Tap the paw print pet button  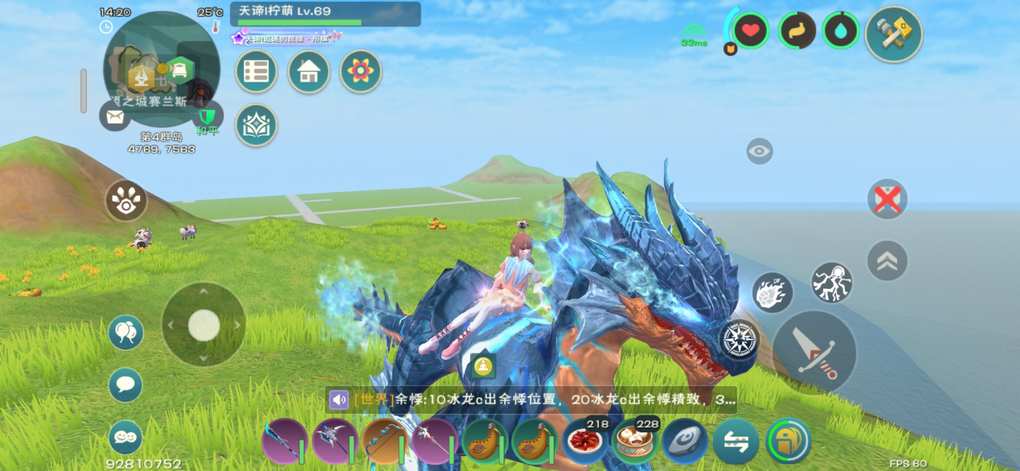pyautogui.click(x=126, y=202)
